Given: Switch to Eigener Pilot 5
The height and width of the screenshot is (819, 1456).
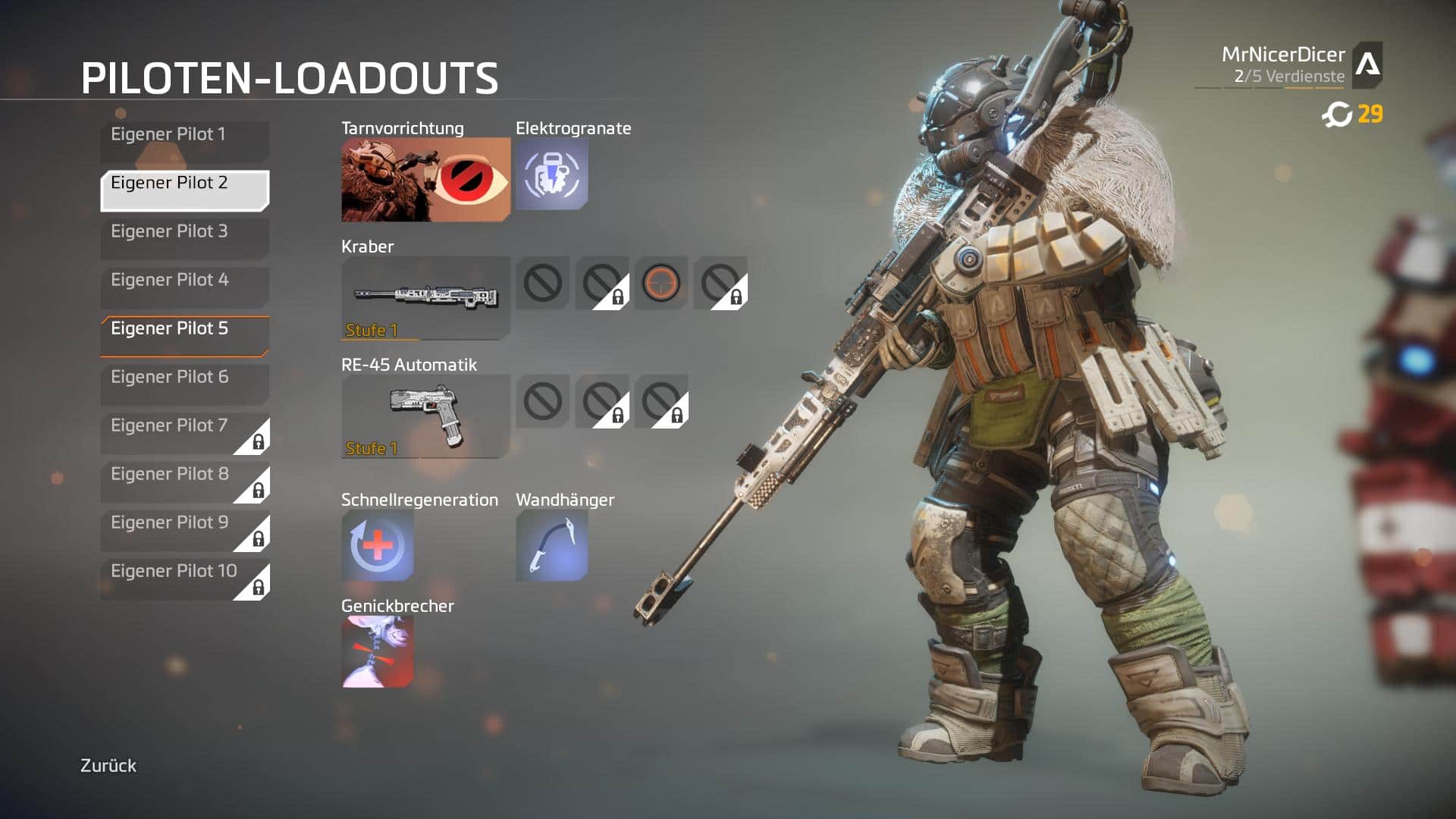Looking at the screenshot, I should click(x=184, y=335).
